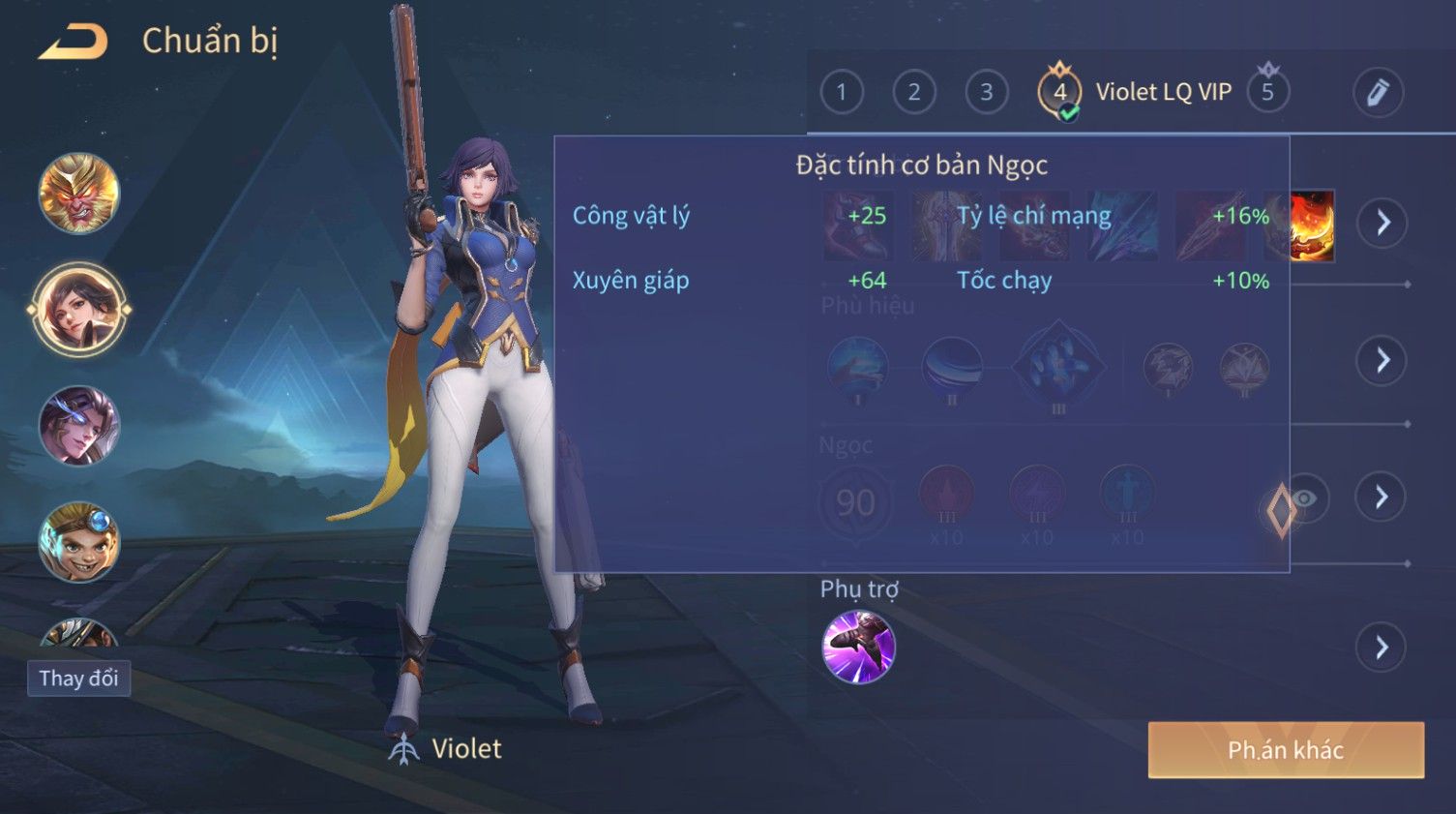Toggle the gem stats eye icon

pyautogui.click(x=1305, y=498)
